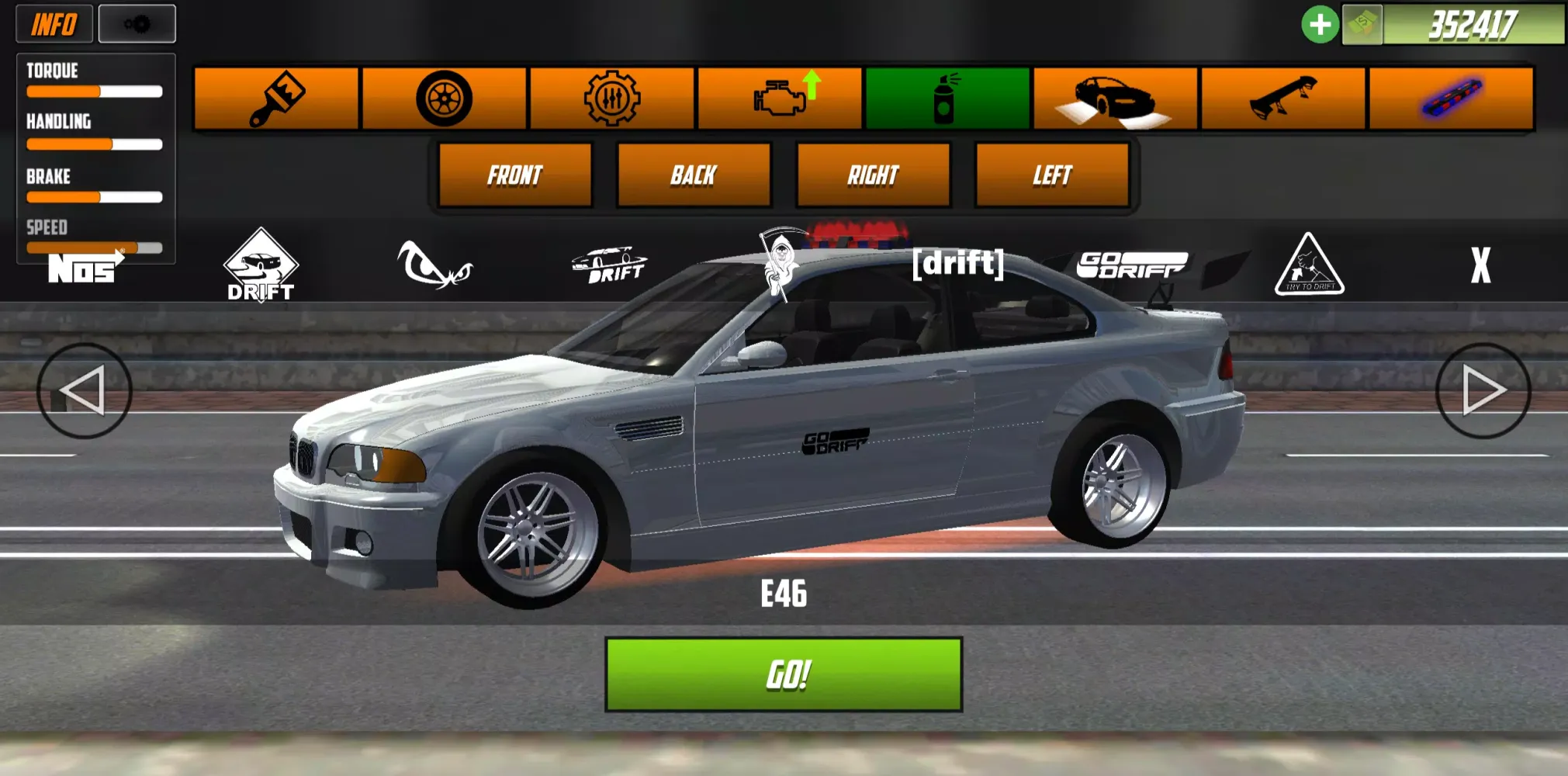This screenshot has width=1568, height=776.
Task: Choose the FRONT decal placement
Action: point(515,175)
